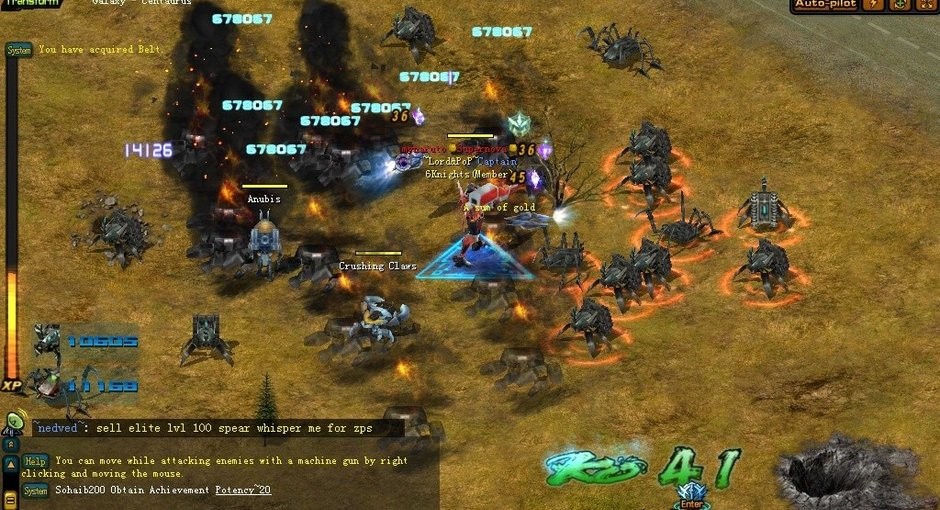Expand chat with the double-chevron button

click(10, 443)
